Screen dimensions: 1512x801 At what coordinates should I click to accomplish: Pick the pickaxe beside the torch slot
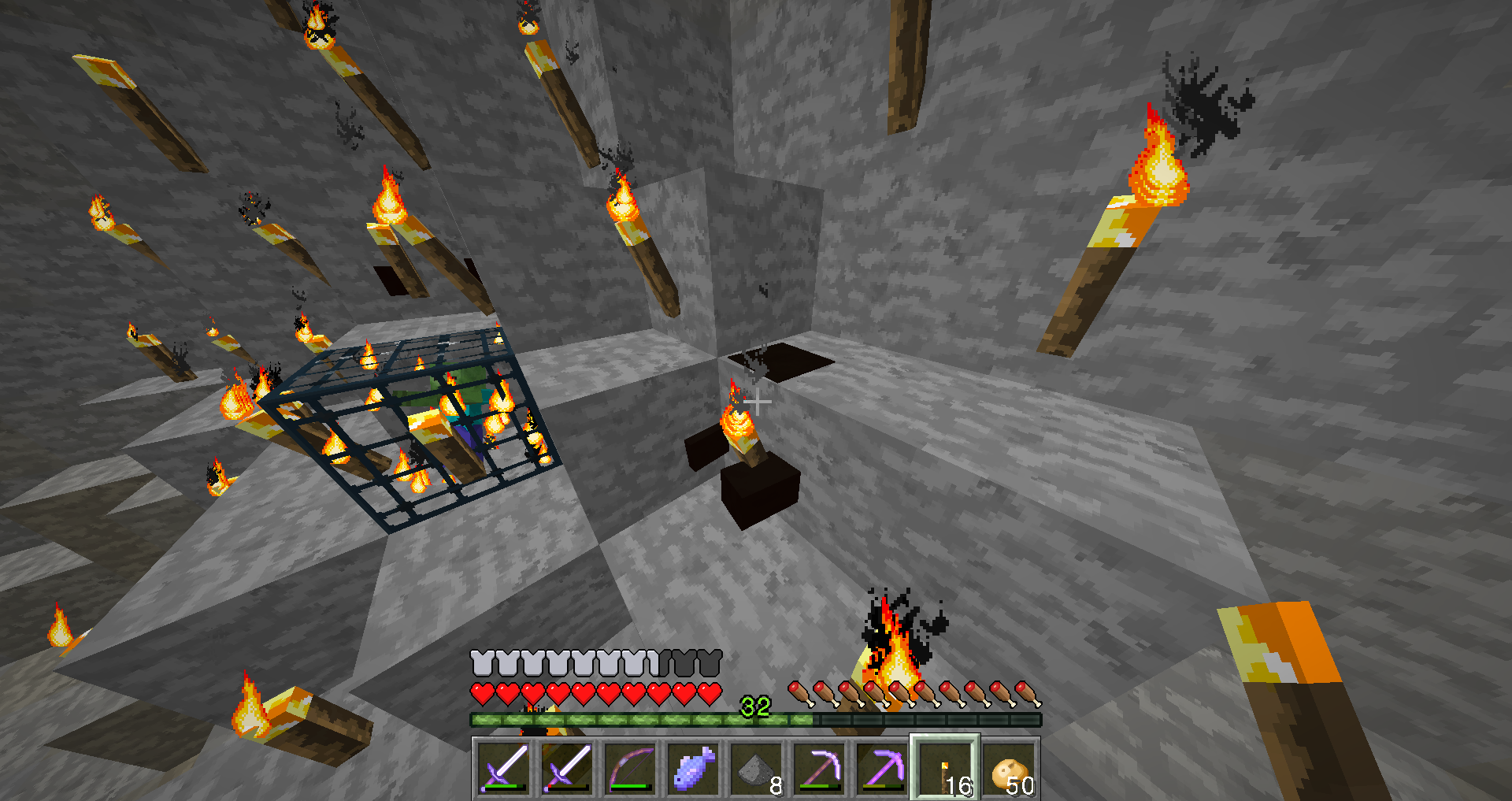[882, 767]
